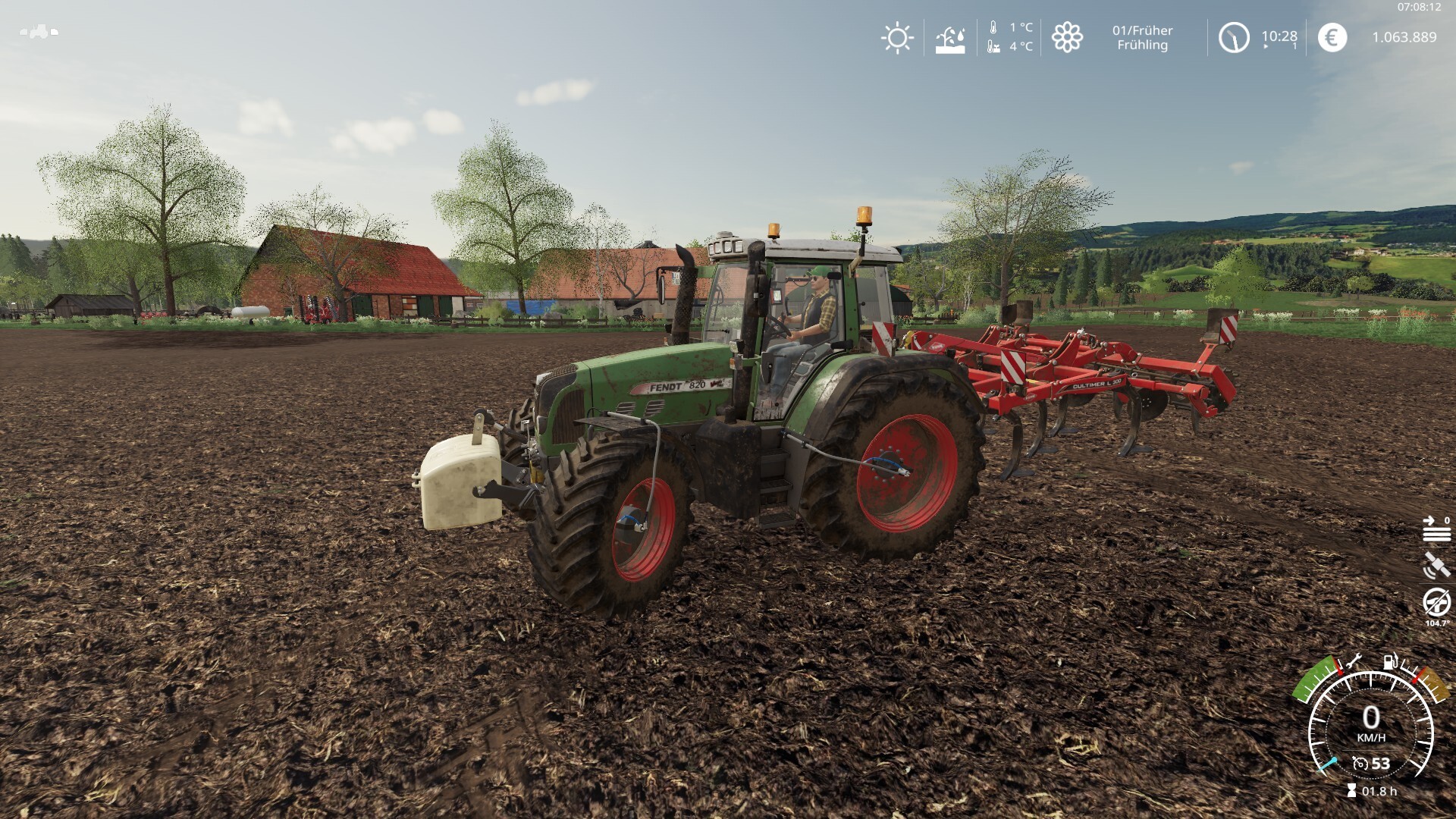Click the sun weather icon
This screenshot has width=1456, height=819.
(x=897, y=37)
